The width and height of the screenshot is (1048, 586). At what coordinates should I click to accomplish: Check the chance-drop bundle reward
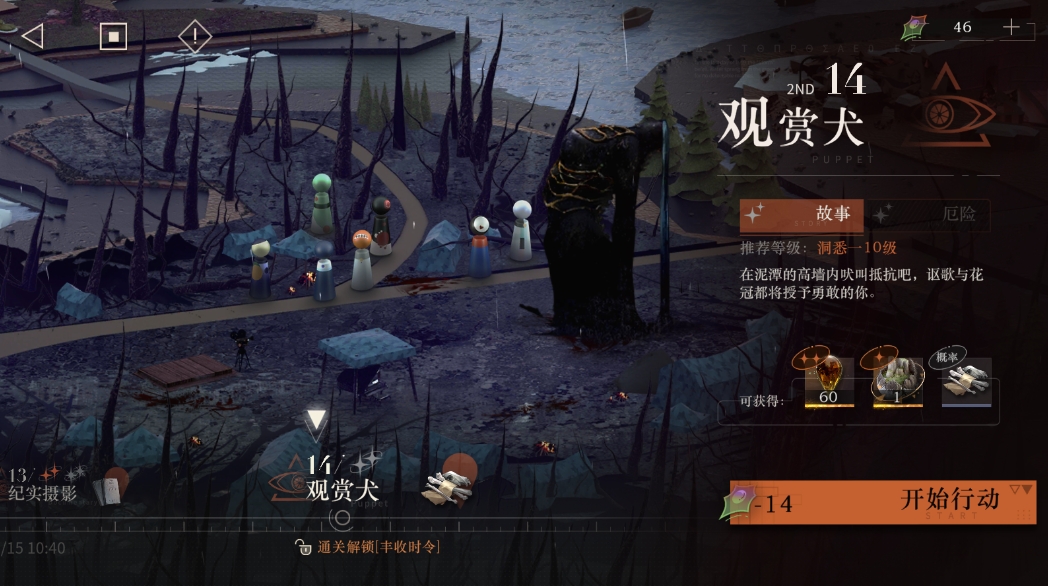966,382
